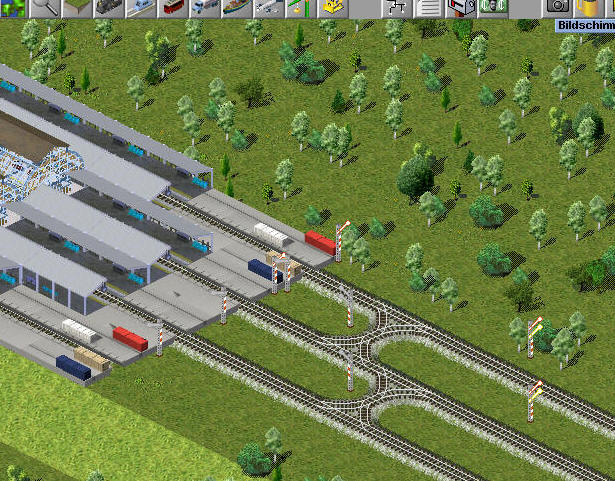This screenshot has height=481, width=615.
Task: Open the map icon in the toolbar
Action: coord(15,7)
